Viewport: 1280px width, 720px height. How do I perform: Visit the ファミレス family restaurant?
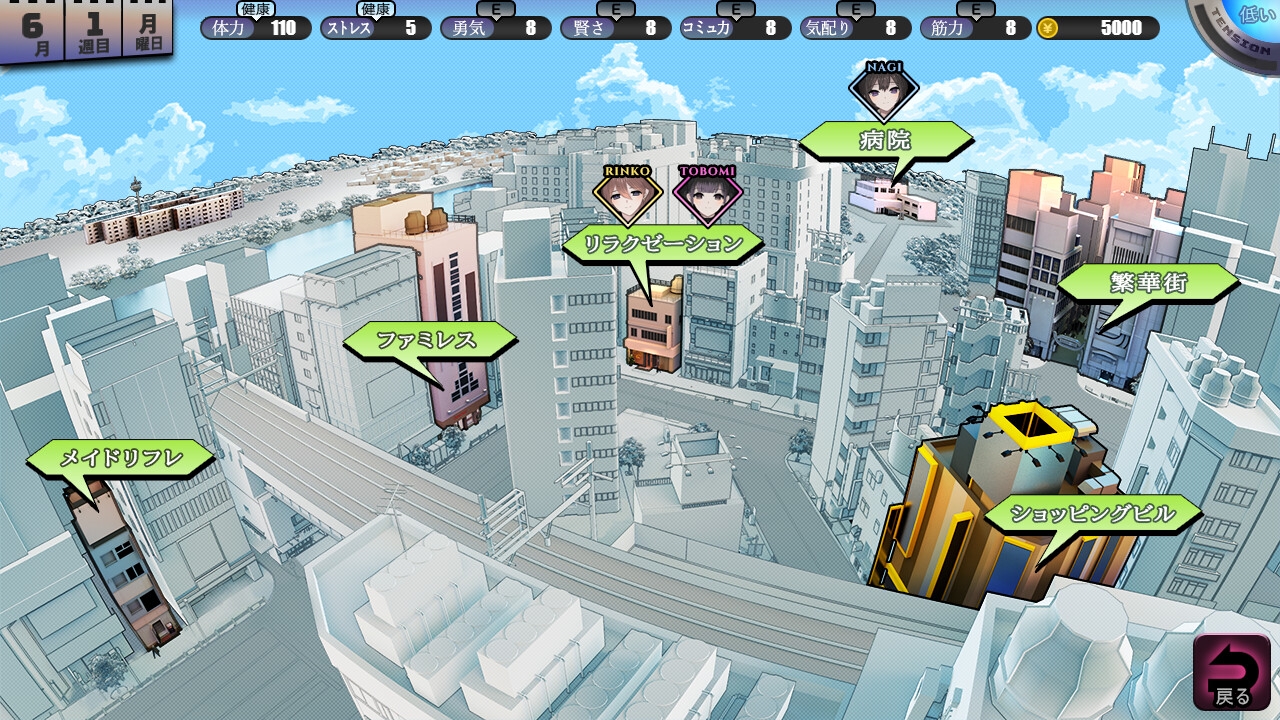point(427,341)
